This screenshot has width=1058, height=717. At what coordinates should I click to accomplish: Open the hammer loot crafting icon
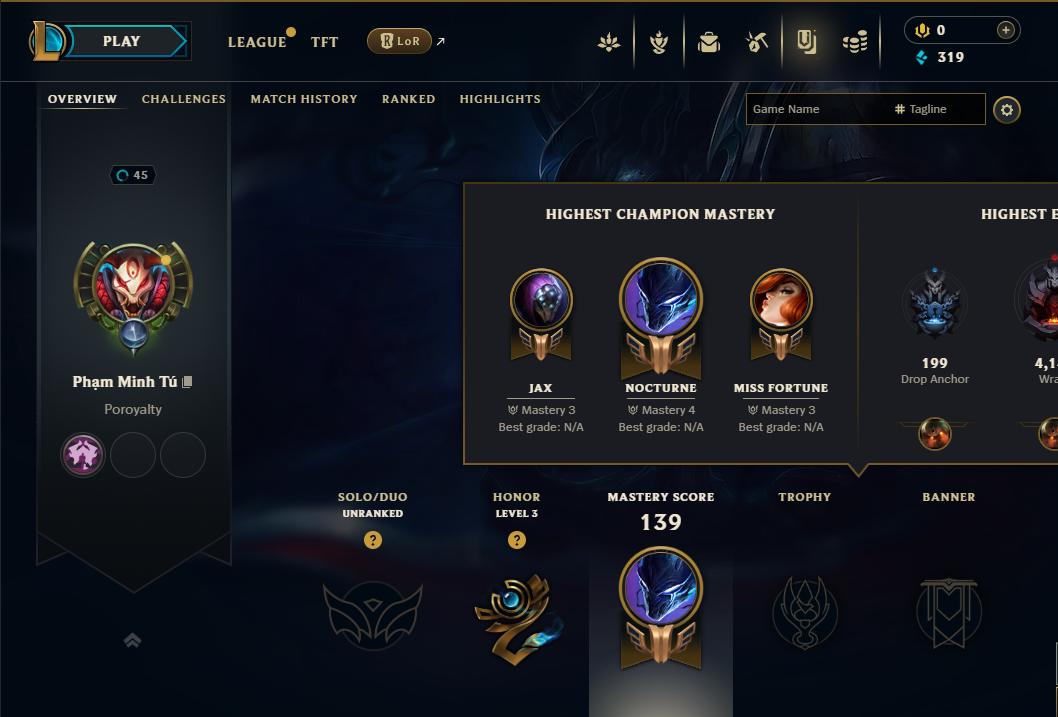757,42
